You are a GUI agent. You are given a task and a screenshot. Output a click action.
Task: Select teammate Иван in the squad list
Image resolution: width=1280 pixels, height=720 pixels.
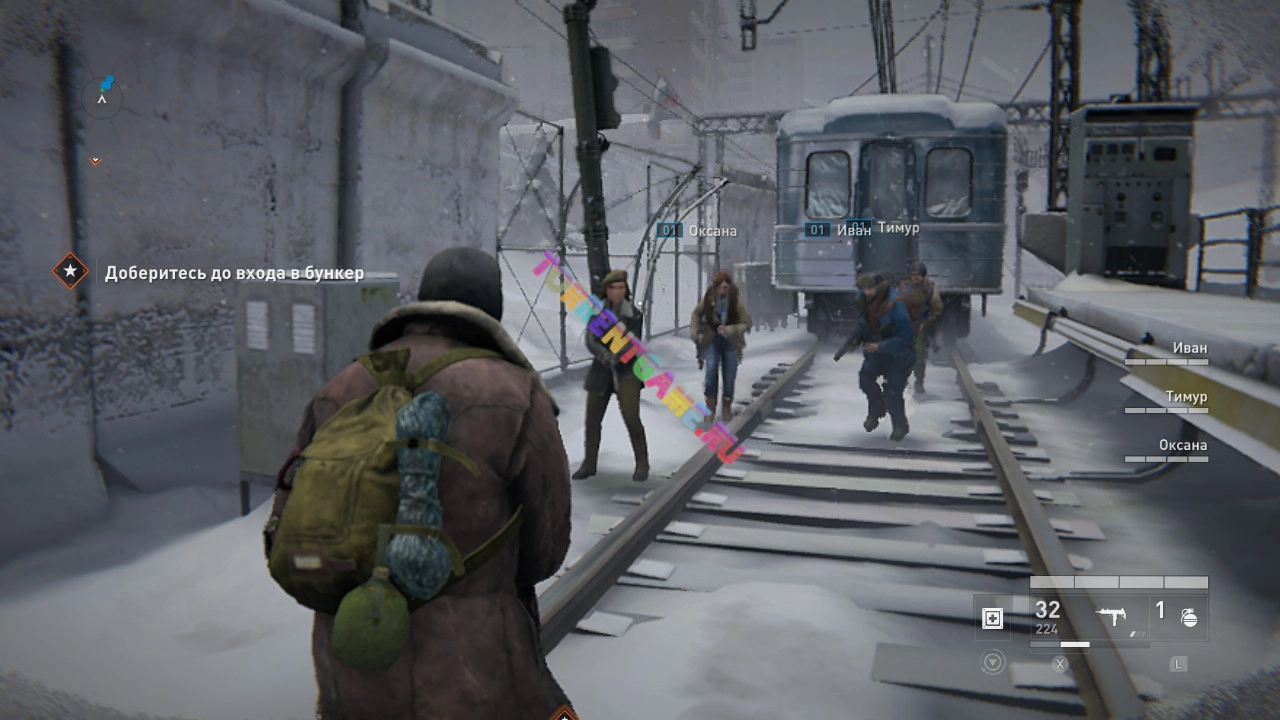click(1188, 349)
